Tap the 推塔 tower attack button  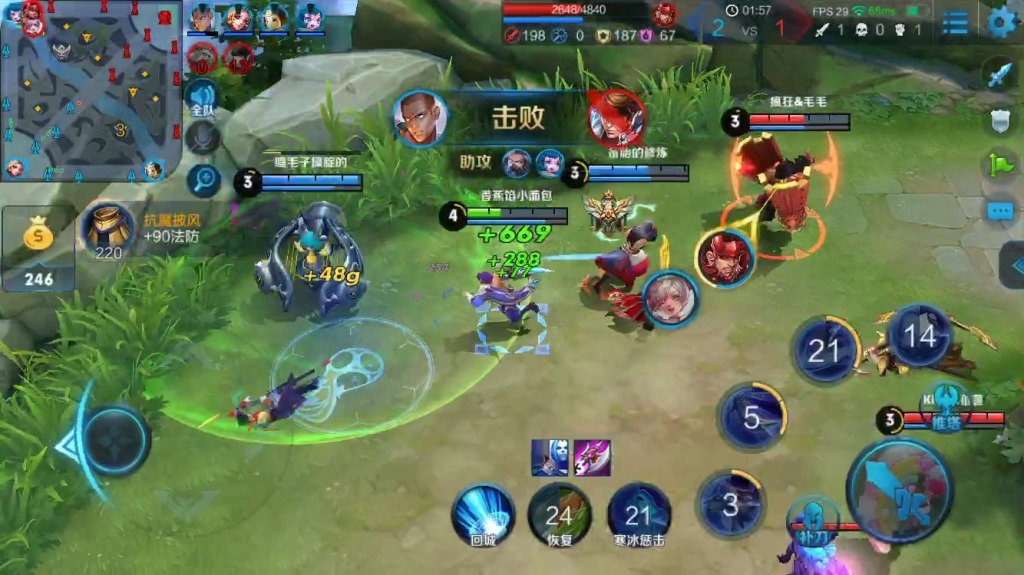(946, 409)
